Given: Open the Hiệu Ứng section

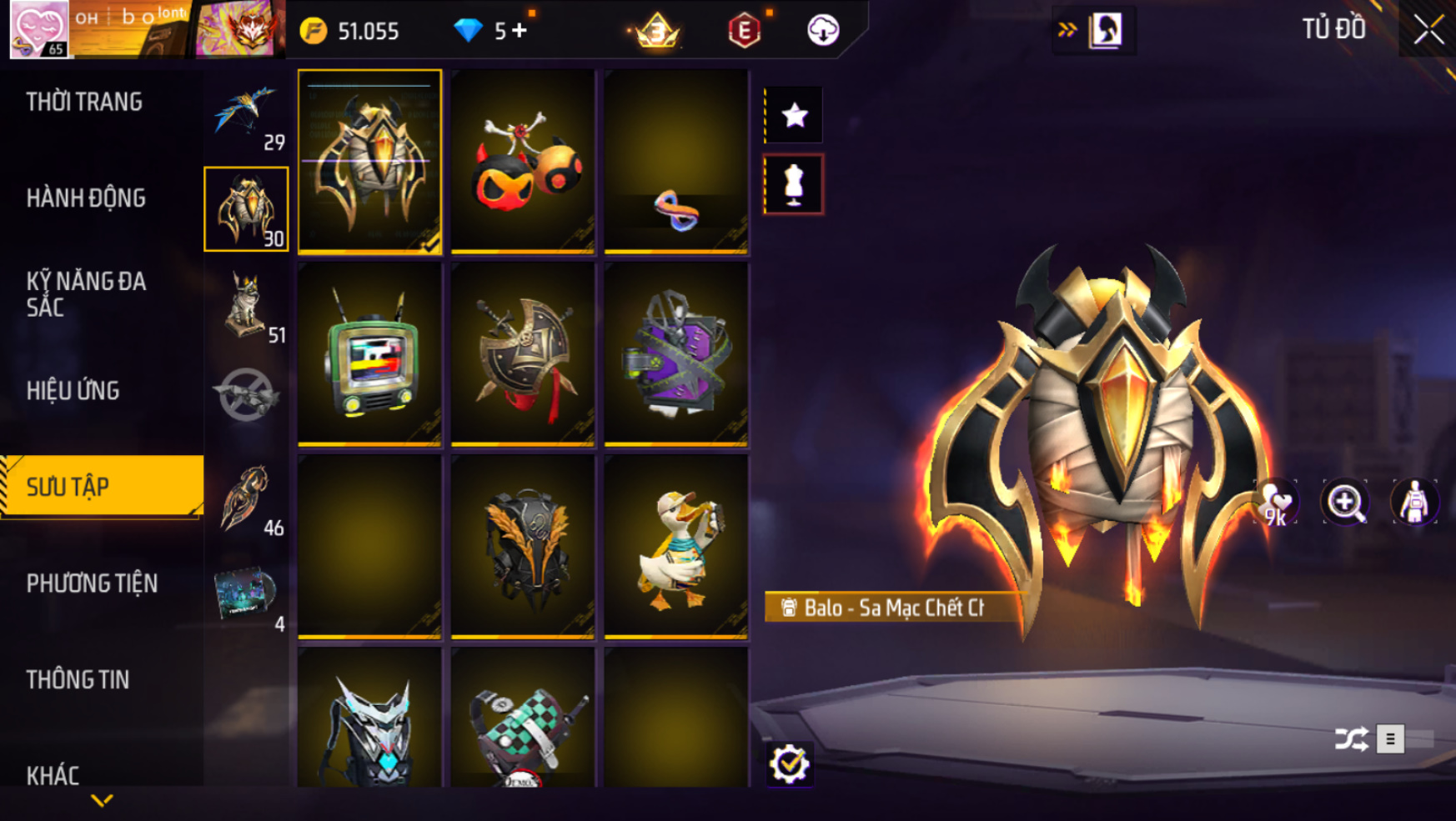Looking at the screenshot, I should [73, 391].
